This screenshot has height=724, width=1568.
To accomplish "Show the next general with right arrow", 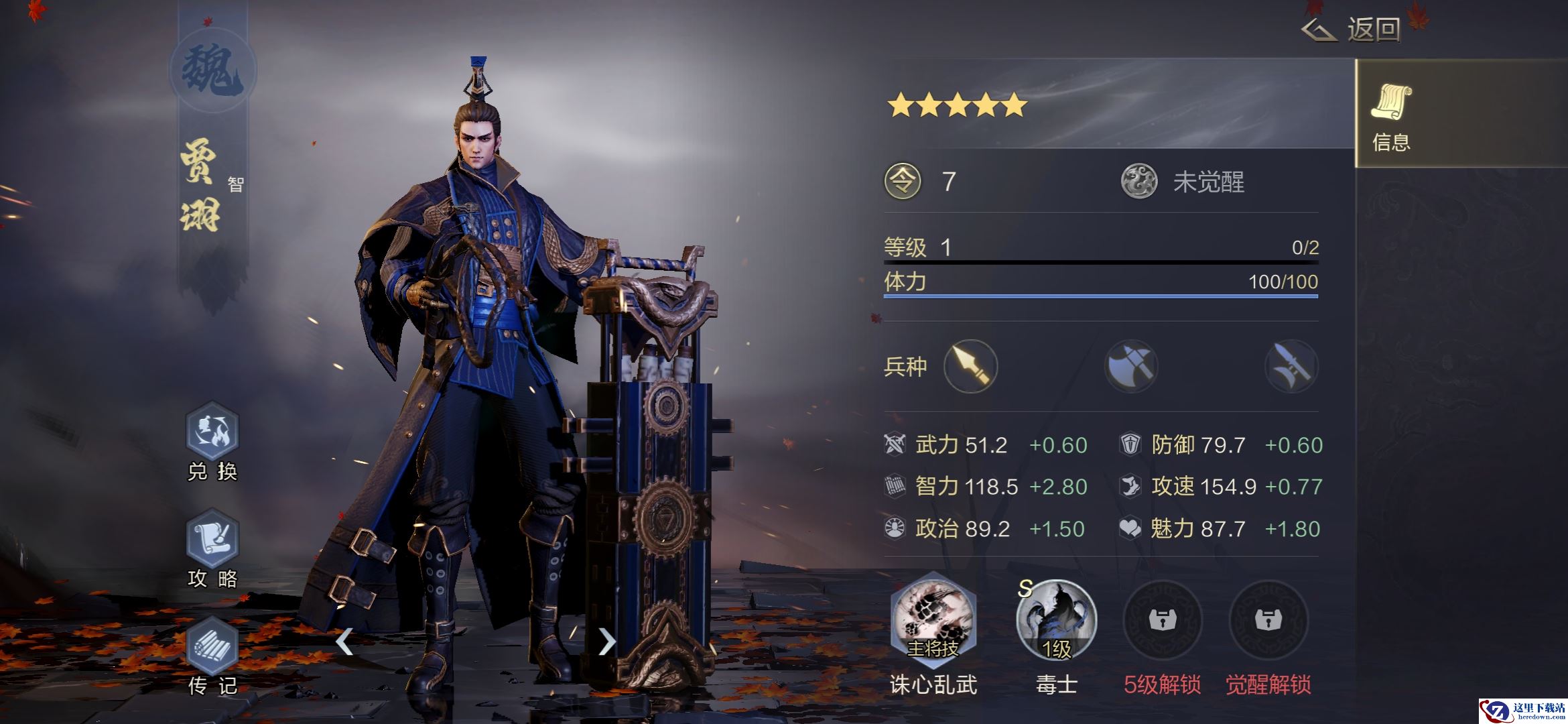I will click(606, 642).
